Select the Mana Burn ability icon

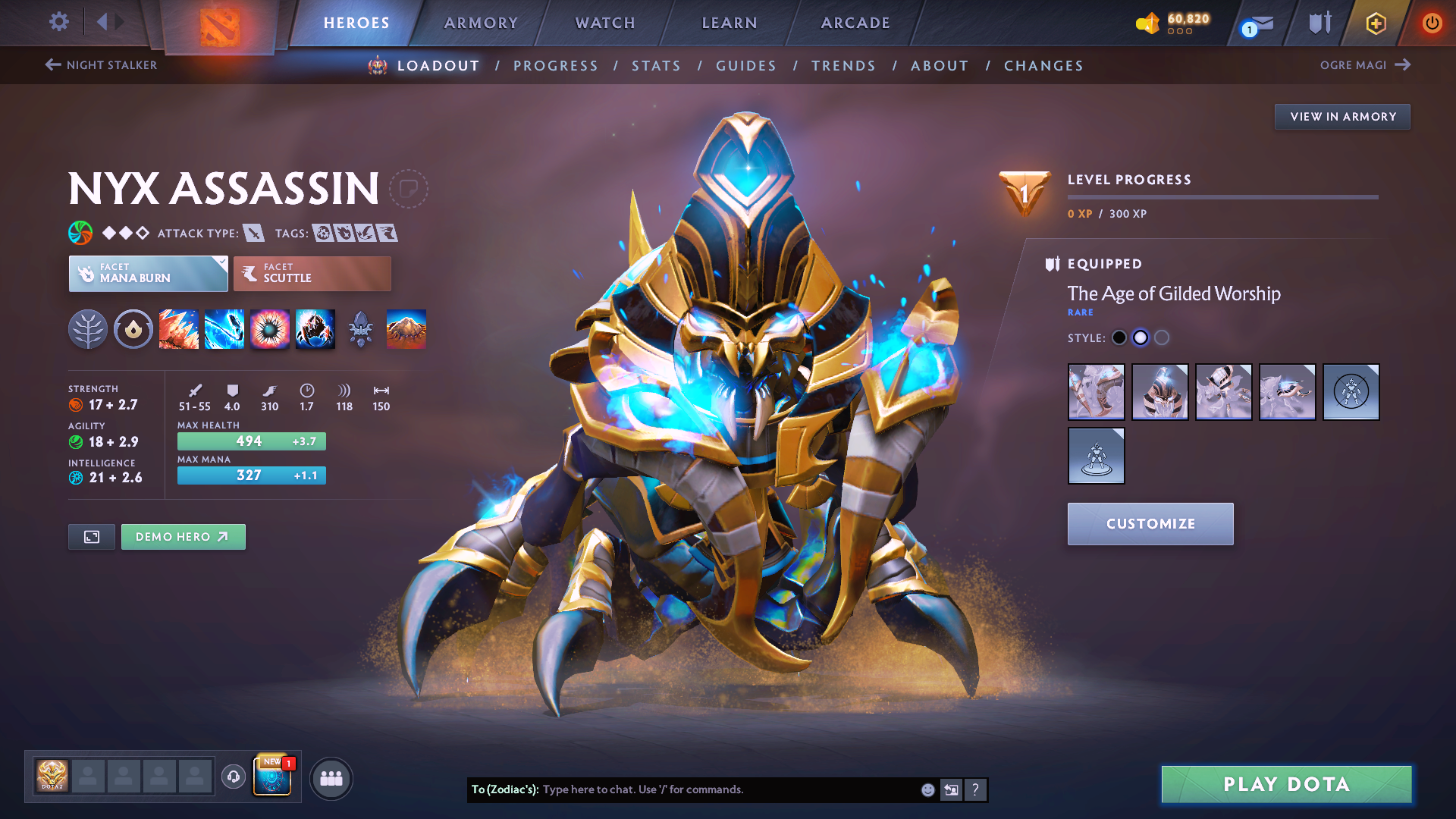(x=224, y=329)
